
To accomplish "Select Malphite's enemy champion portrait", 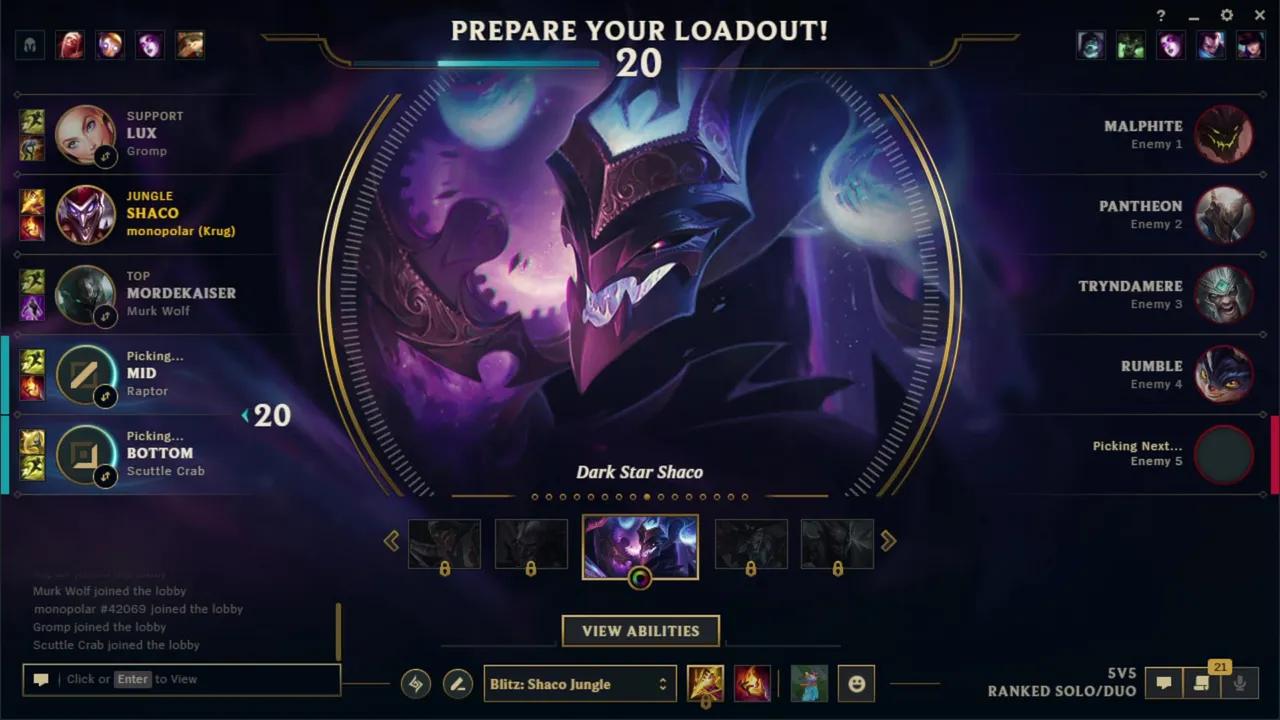I will 1225,135.
